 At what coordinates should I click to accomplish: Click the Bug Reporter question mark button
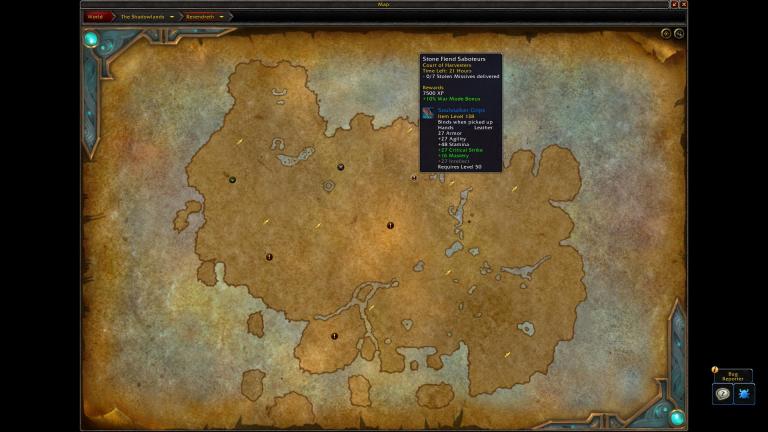click(722, 395)
